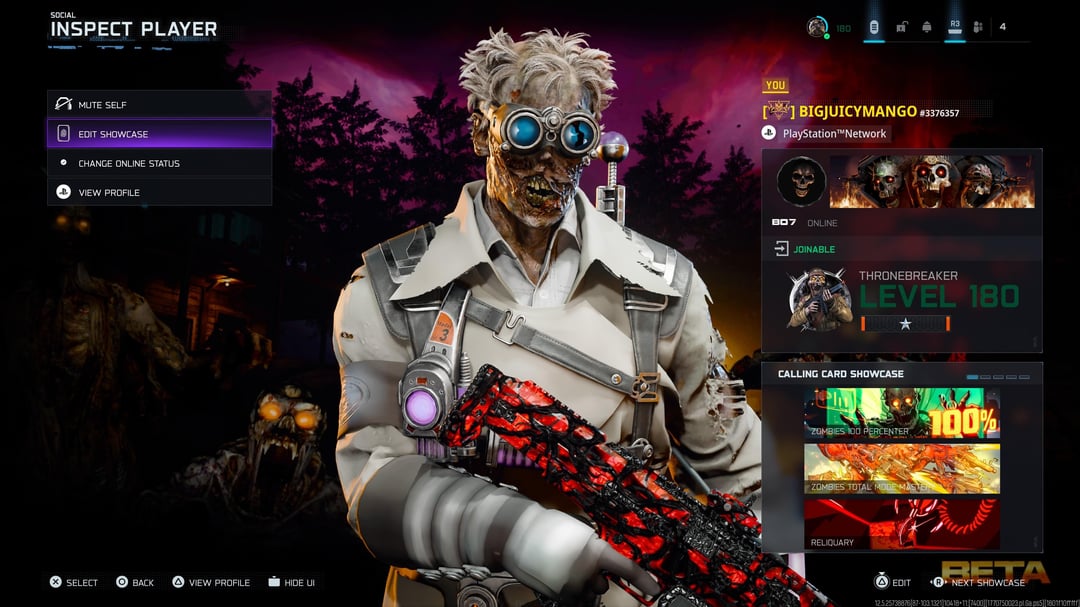This screenshot has height=607, width=1080.
Task: Click the round skull emblem
Action: coord(801,181)
